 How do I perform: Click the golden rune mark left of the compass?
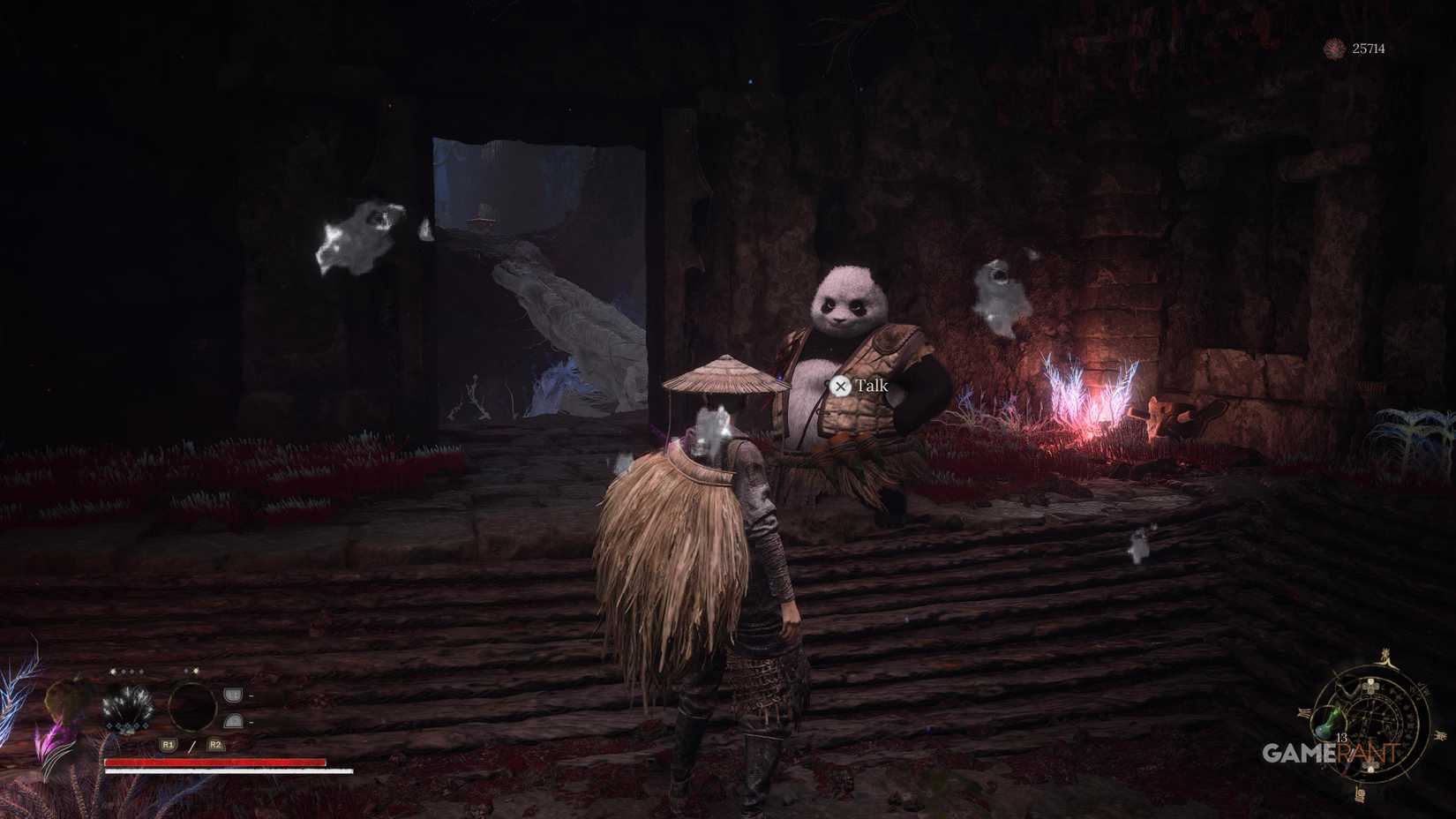1303,713
